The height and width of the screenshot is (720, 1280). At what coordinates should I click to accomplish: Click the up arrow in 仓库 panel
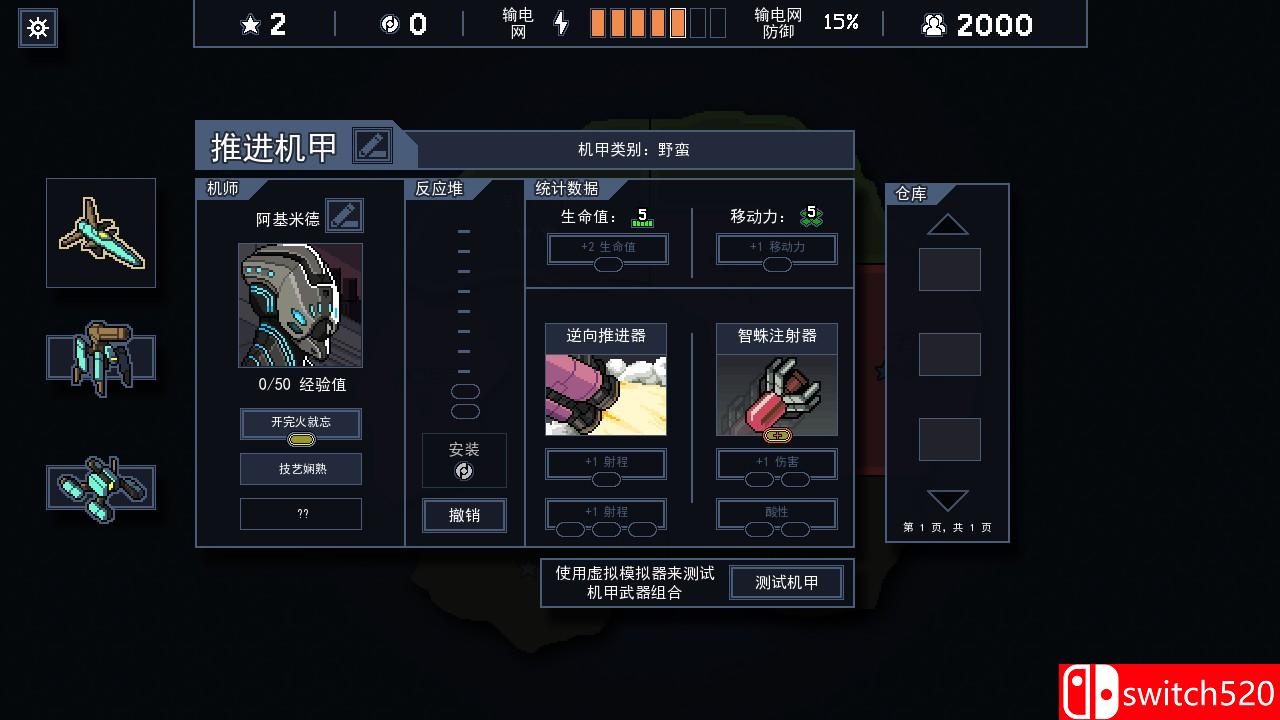946,222
